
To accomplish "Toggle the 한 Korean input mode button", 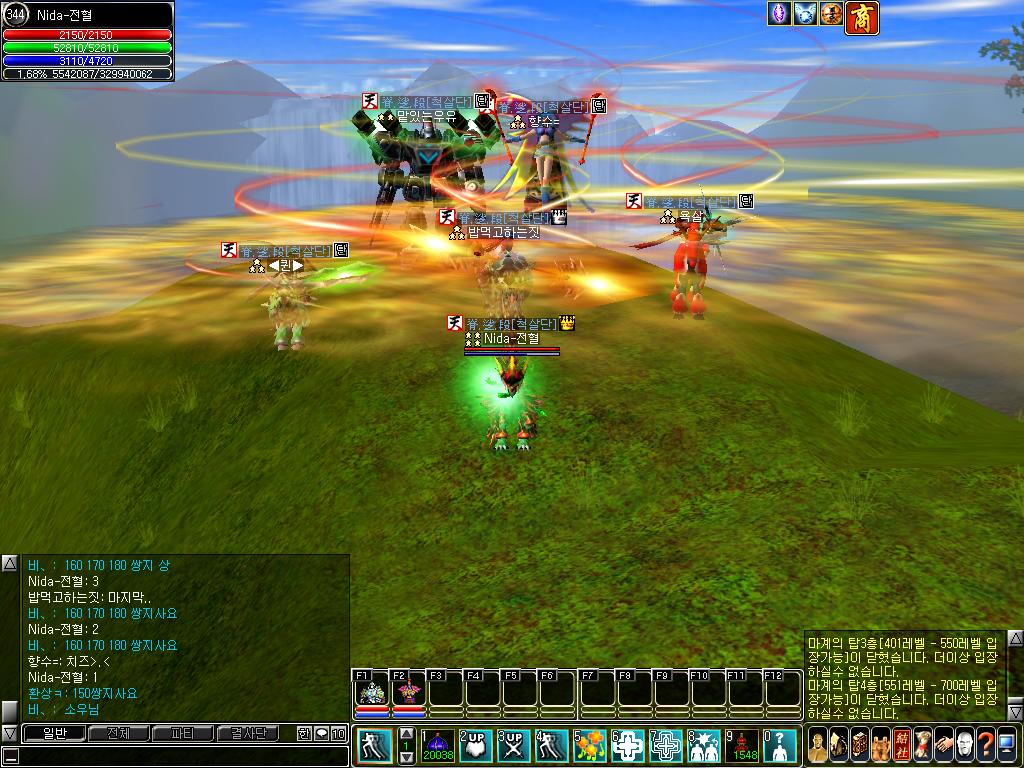I will (304, 733).
